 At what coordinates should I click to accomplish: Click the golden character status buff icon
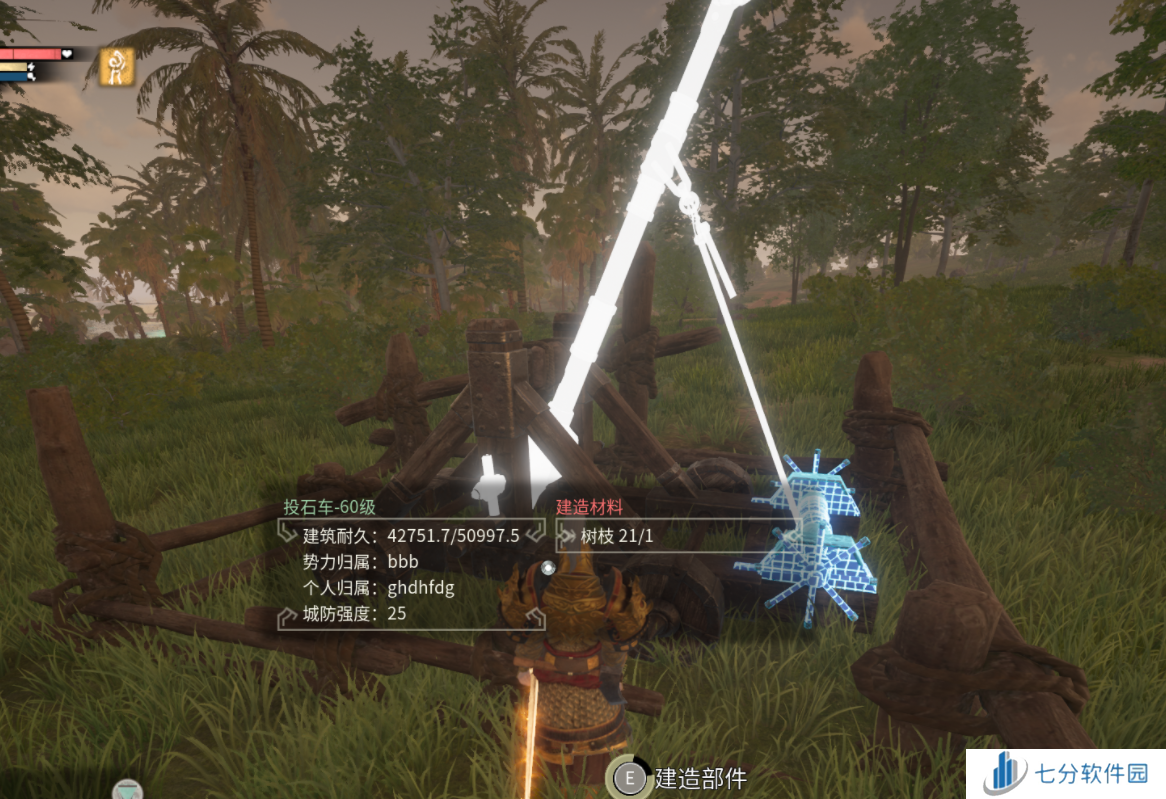(116, 67)
